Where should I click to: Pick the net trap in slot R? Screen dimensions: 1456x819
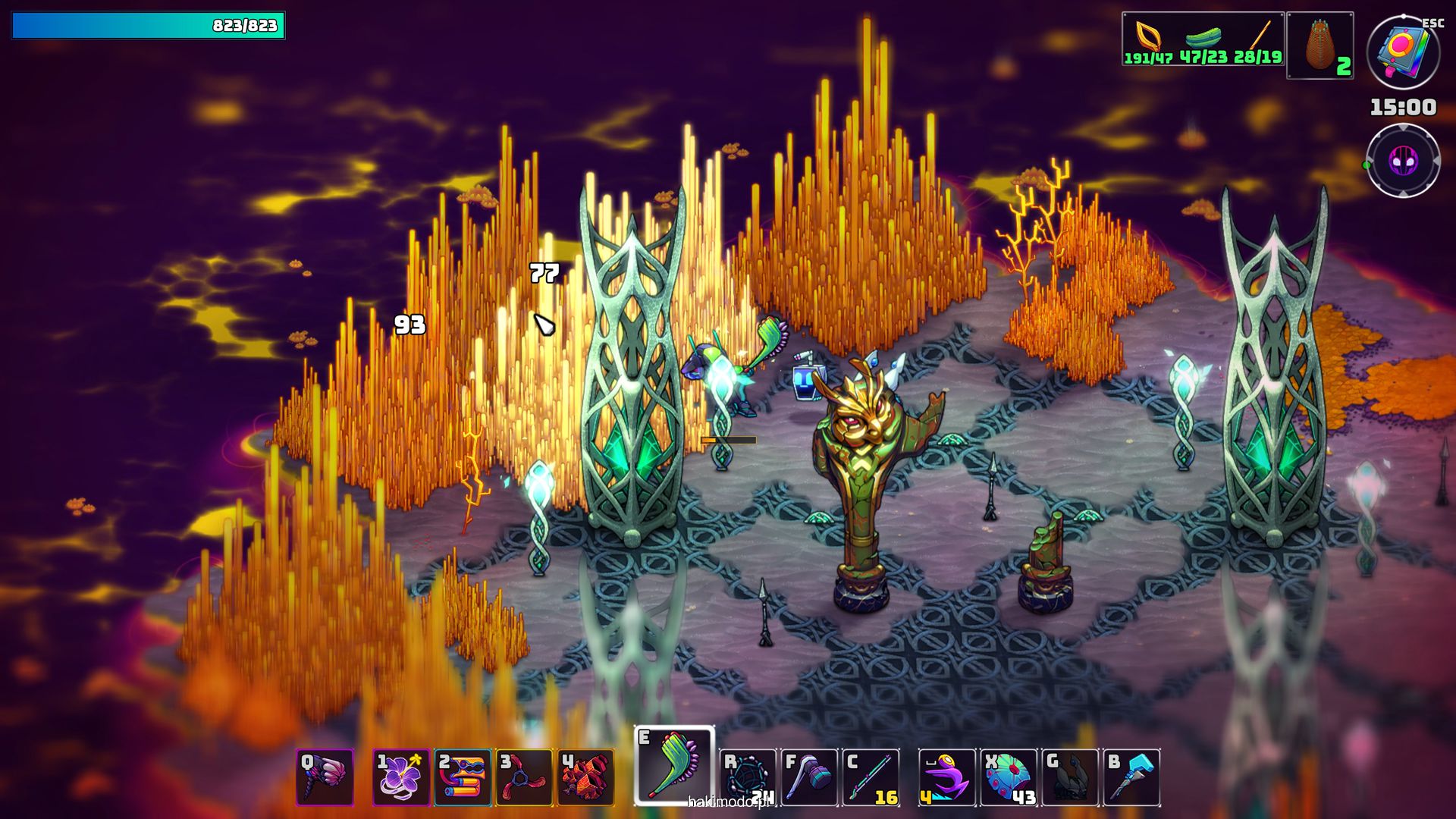click(748, 777)
